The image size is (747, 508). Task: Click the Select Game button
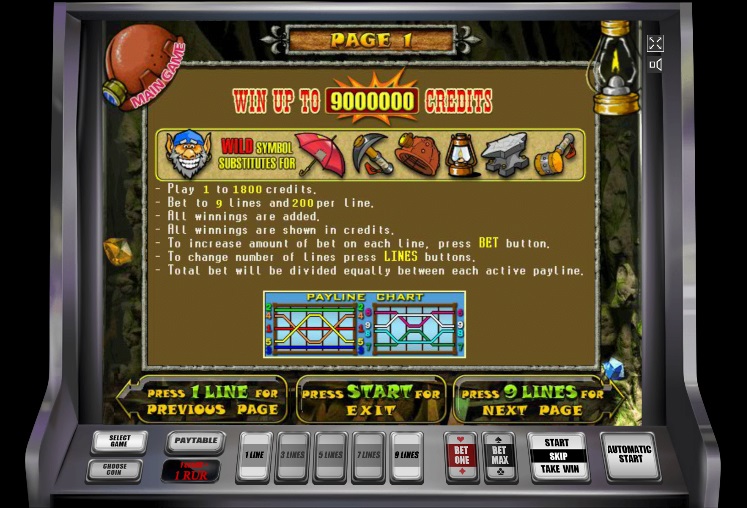(119, 440)
